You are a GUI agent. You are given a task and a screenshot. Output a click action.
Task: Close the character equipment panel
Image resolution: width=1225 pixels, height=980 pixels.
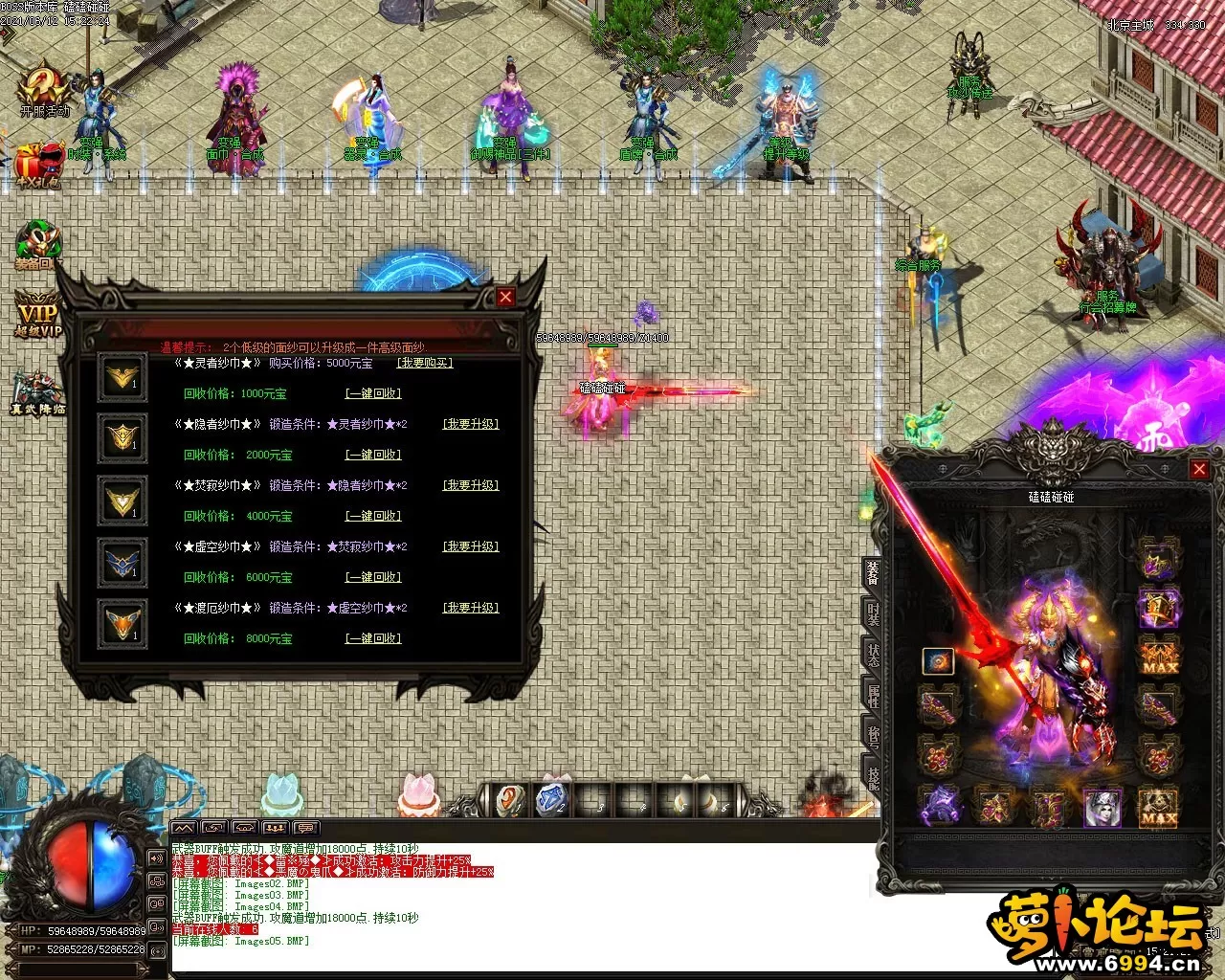tap(1198, 469)
